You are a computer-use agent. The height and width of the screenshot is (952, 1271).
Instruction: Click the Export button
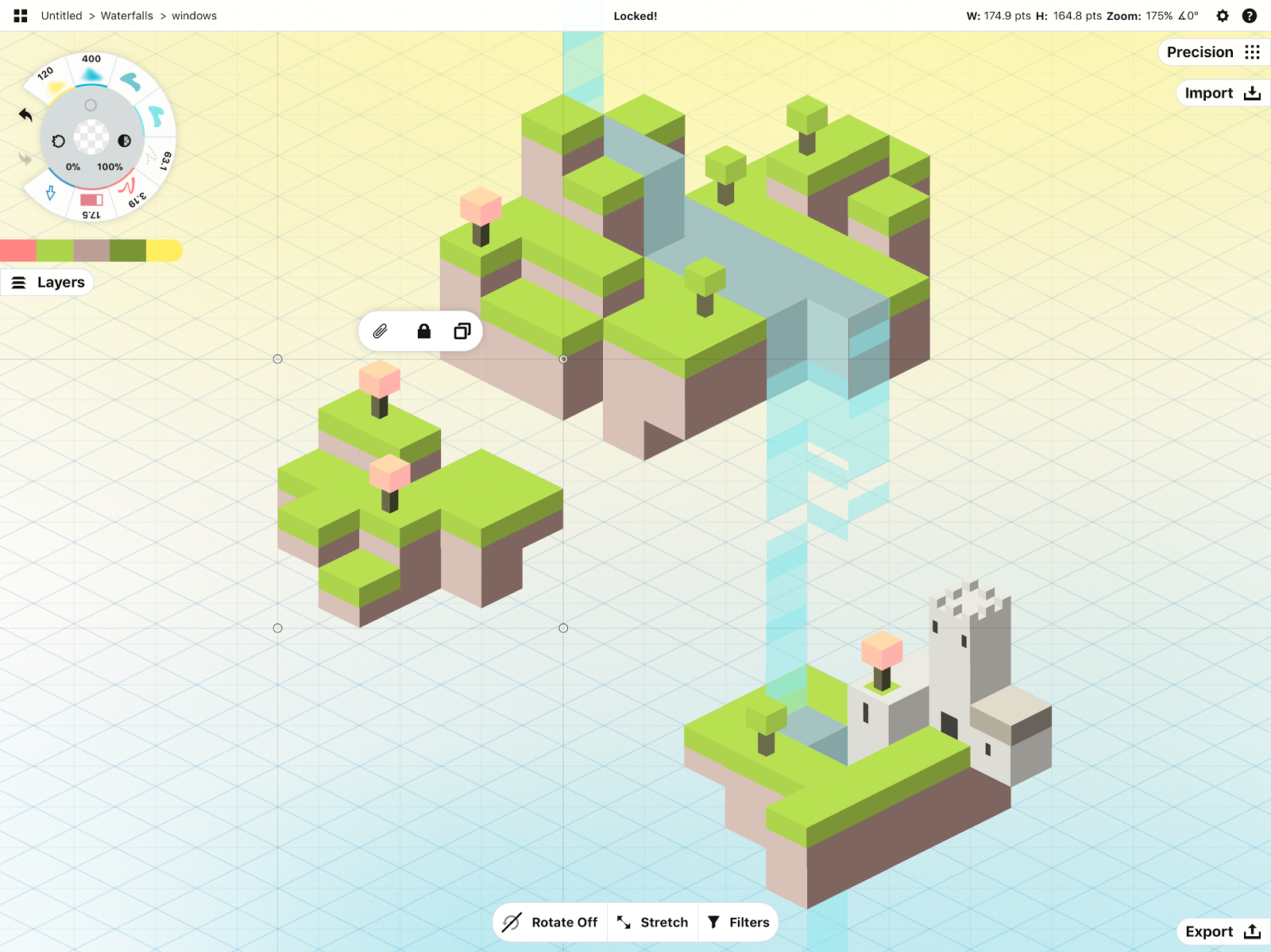[1222, 931]
